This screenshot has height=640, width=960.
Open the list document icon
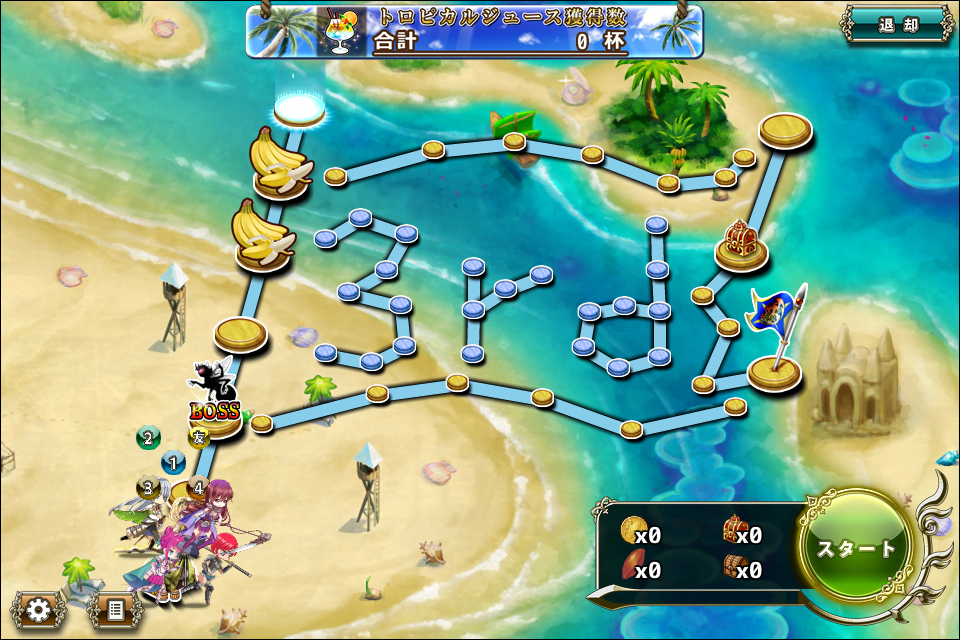tap(115, 608)
